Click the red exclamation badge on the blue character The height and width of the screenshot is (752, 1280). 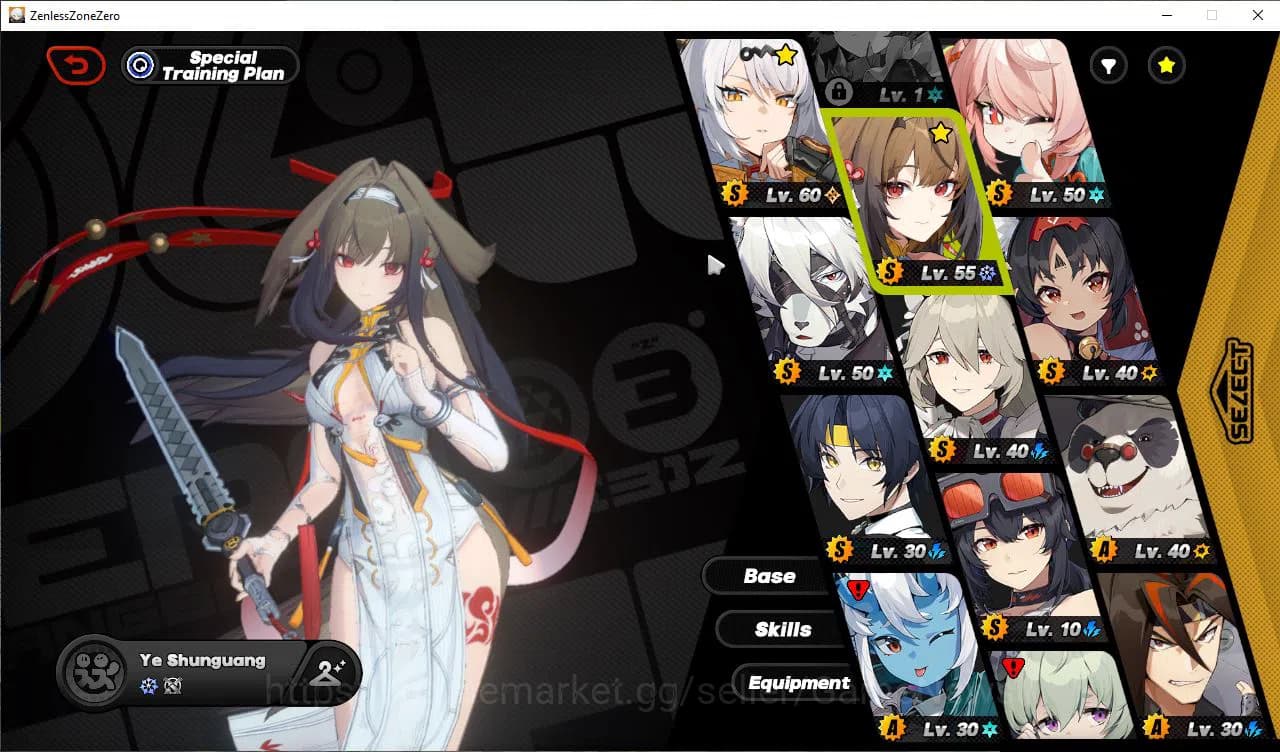857,589
